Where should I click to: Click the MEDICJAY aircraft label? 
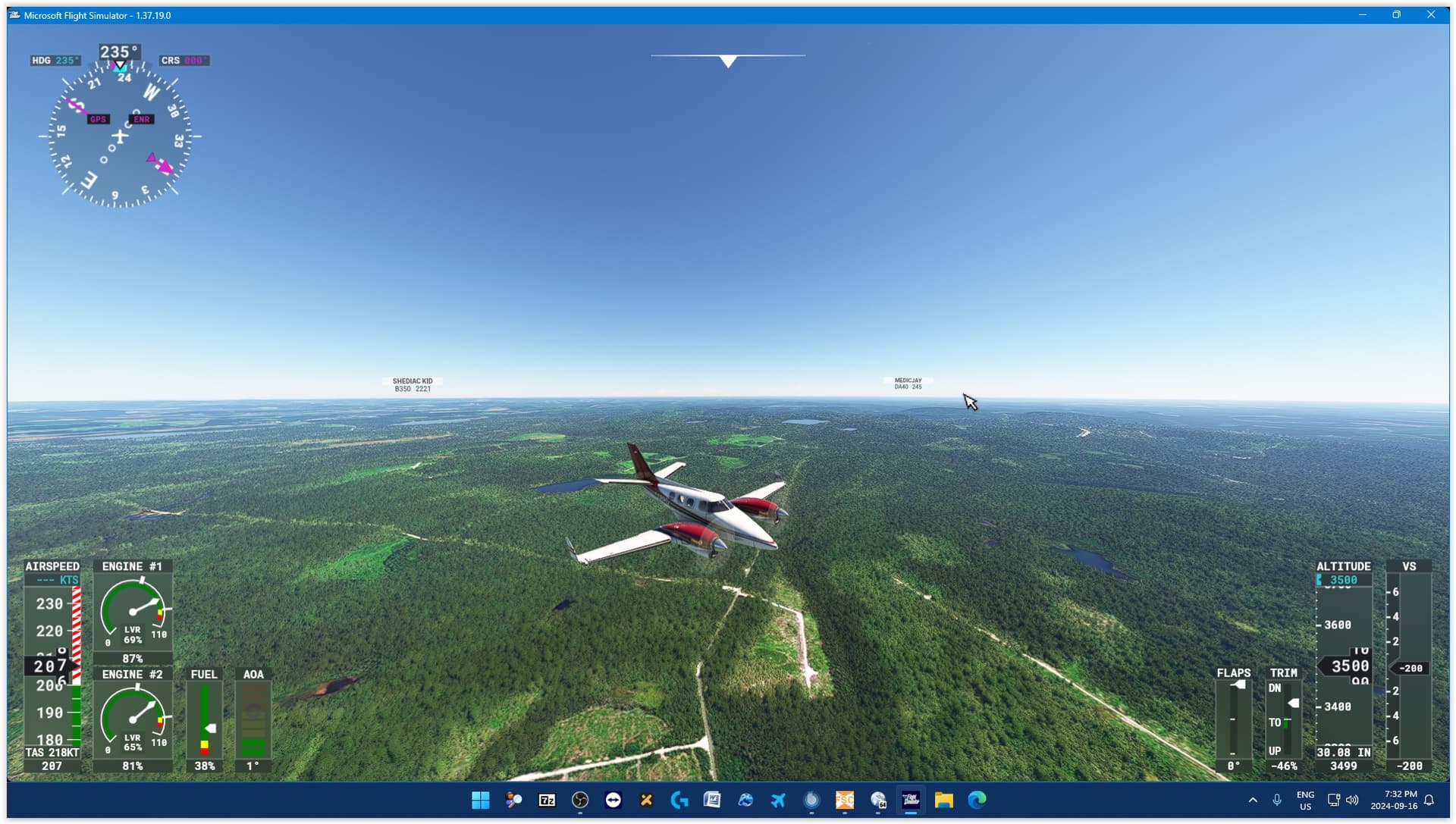pyautogui.click(x=907, y=383)
